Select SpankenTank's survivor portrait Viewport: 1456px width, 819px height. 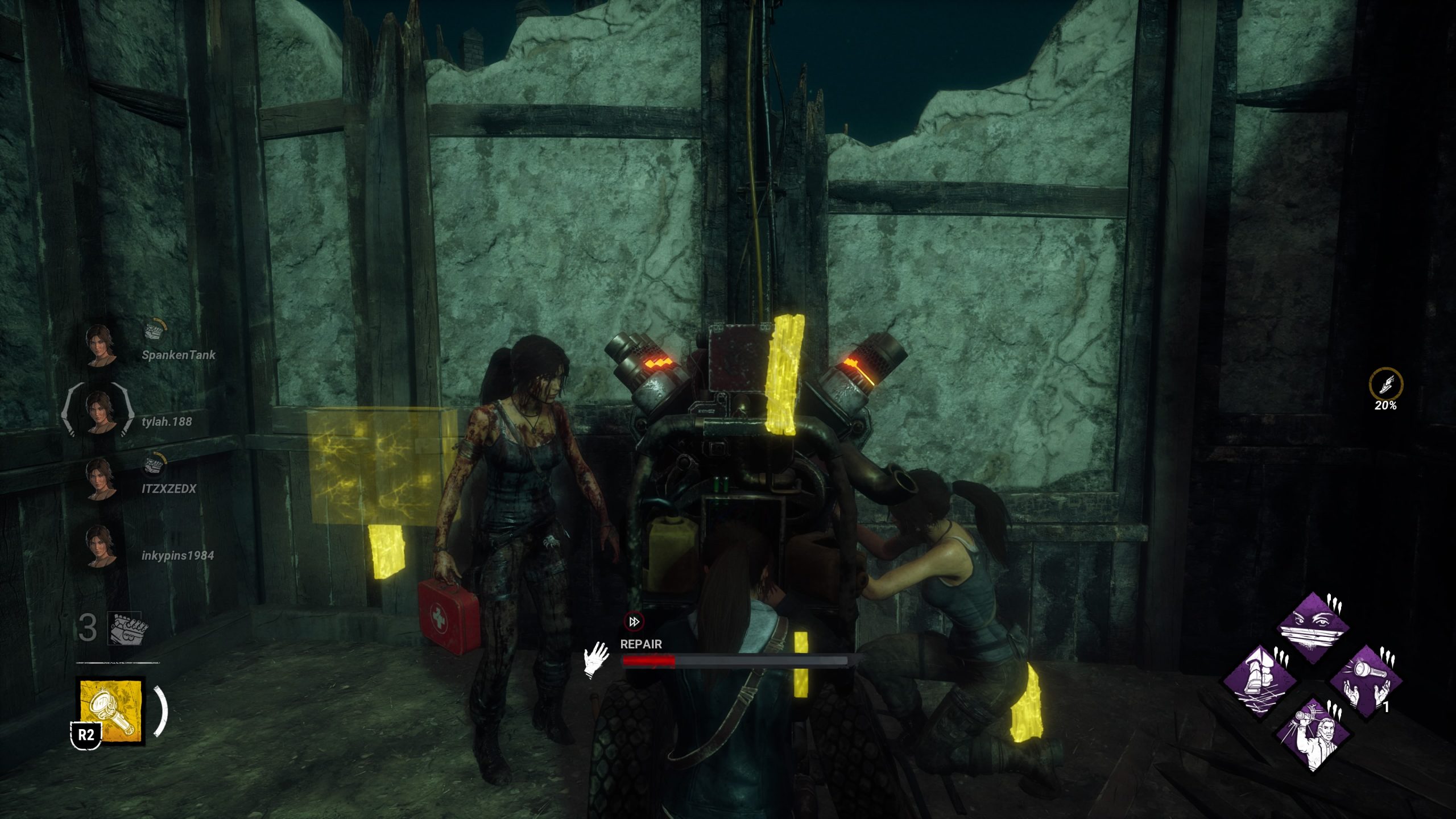point(101,344)
